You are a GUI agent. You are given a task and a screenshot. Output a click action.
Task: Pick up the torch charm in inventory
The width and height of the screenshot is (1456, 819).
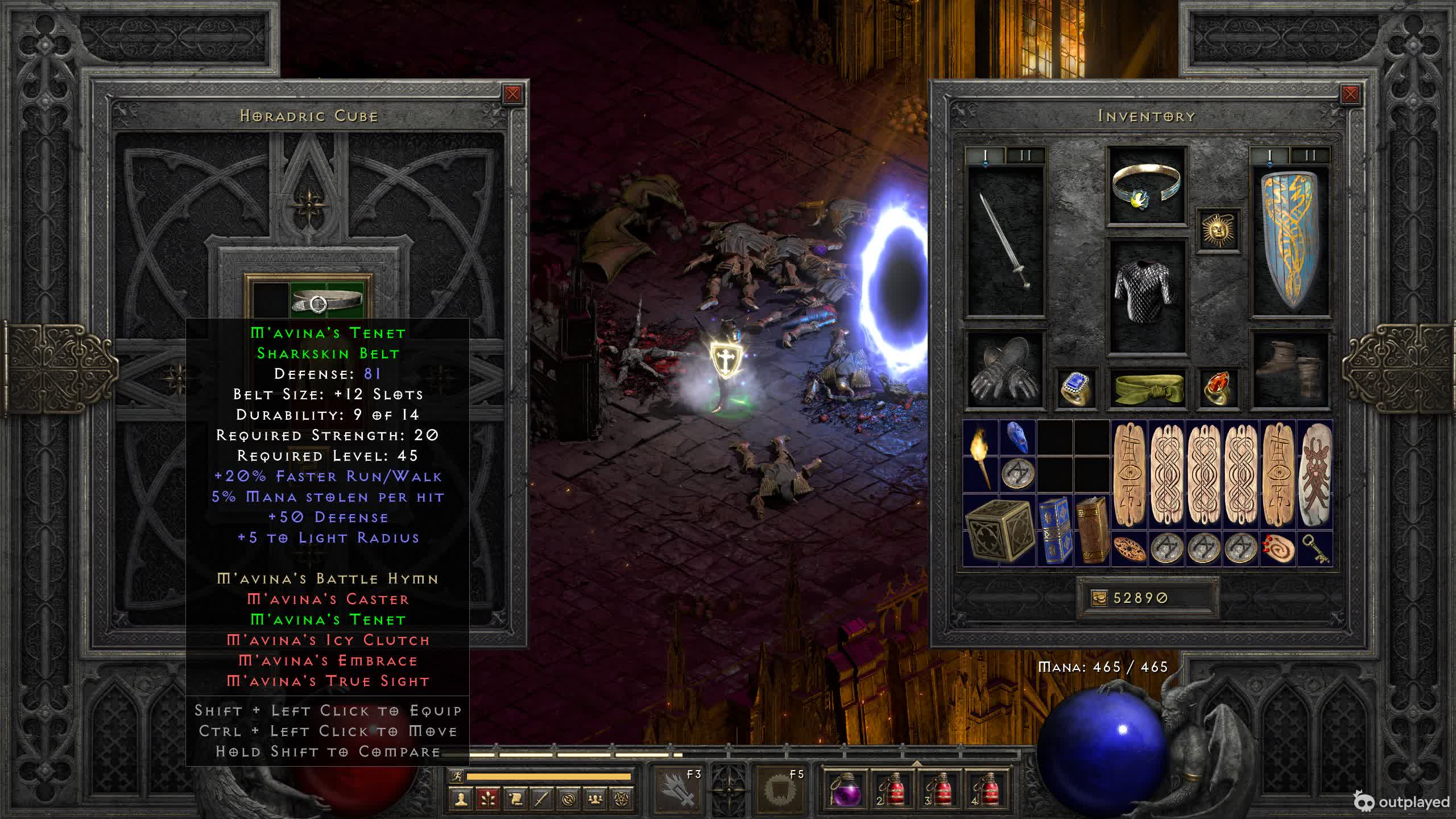click(981, 457)
